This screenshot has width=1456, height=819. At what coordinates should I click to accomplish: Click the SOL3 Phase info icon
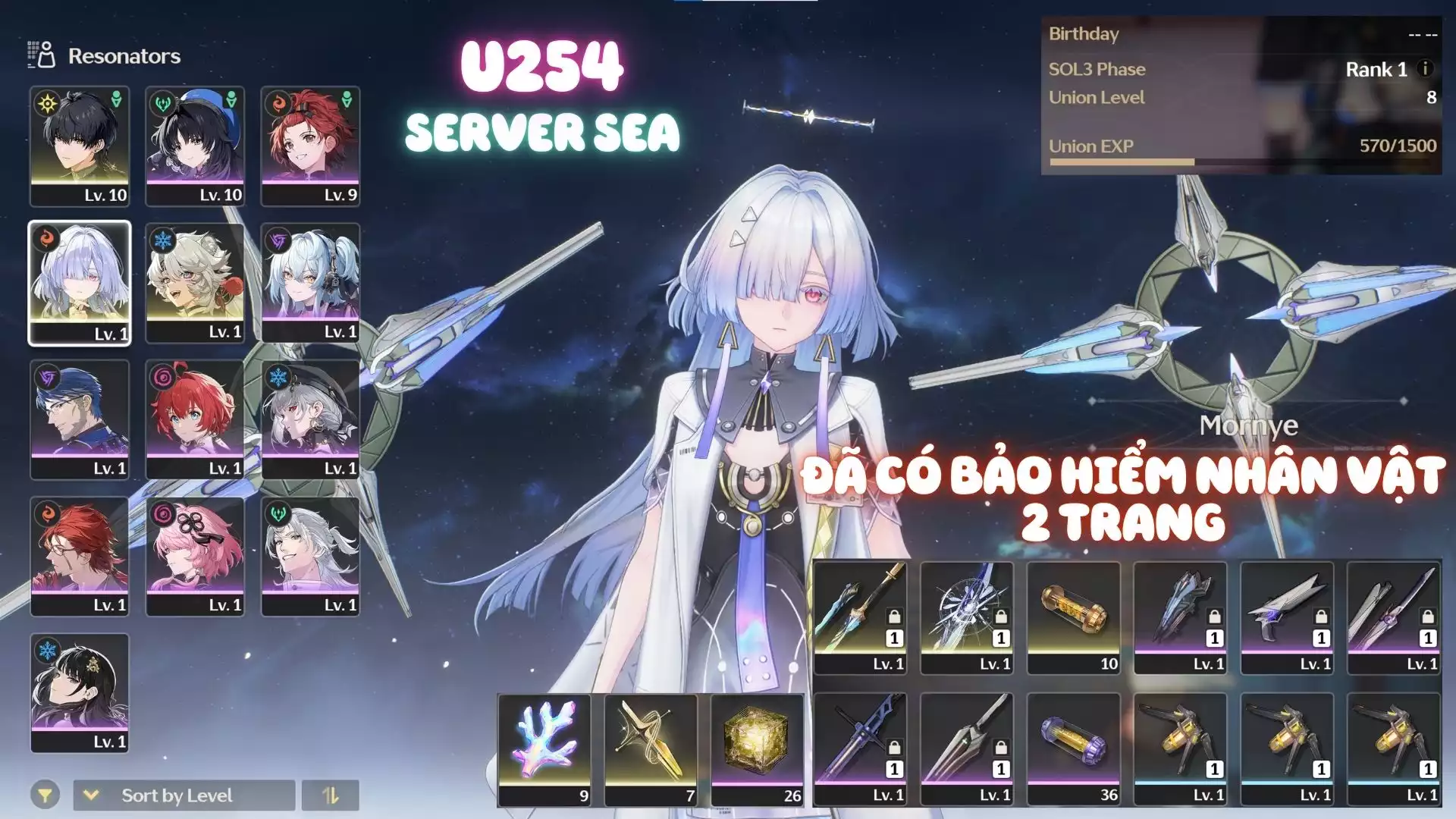pos(1426,69)
